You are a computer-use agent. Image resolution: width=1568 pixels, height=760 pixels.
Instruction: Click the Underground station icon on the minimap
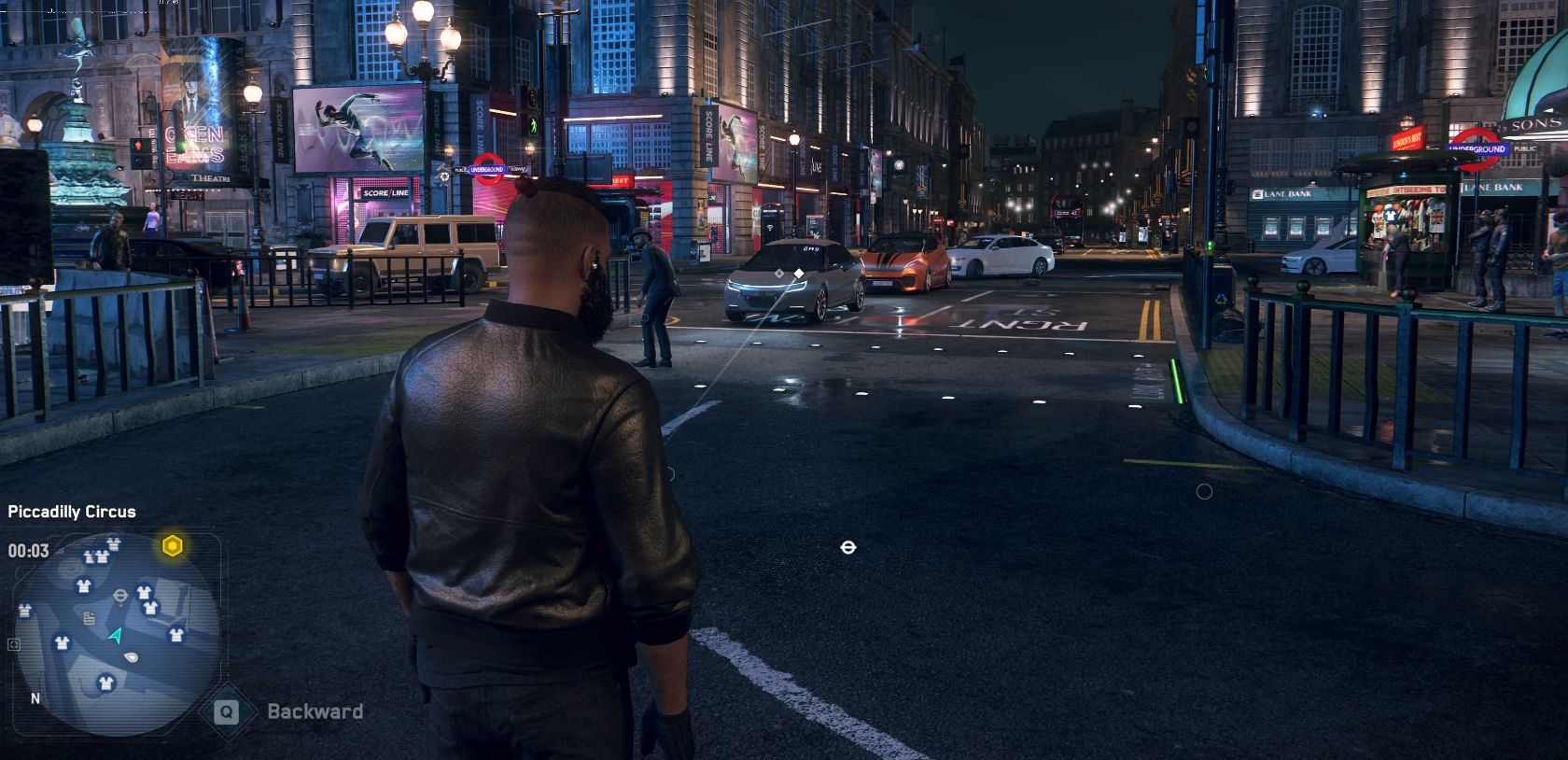(121, 595)
